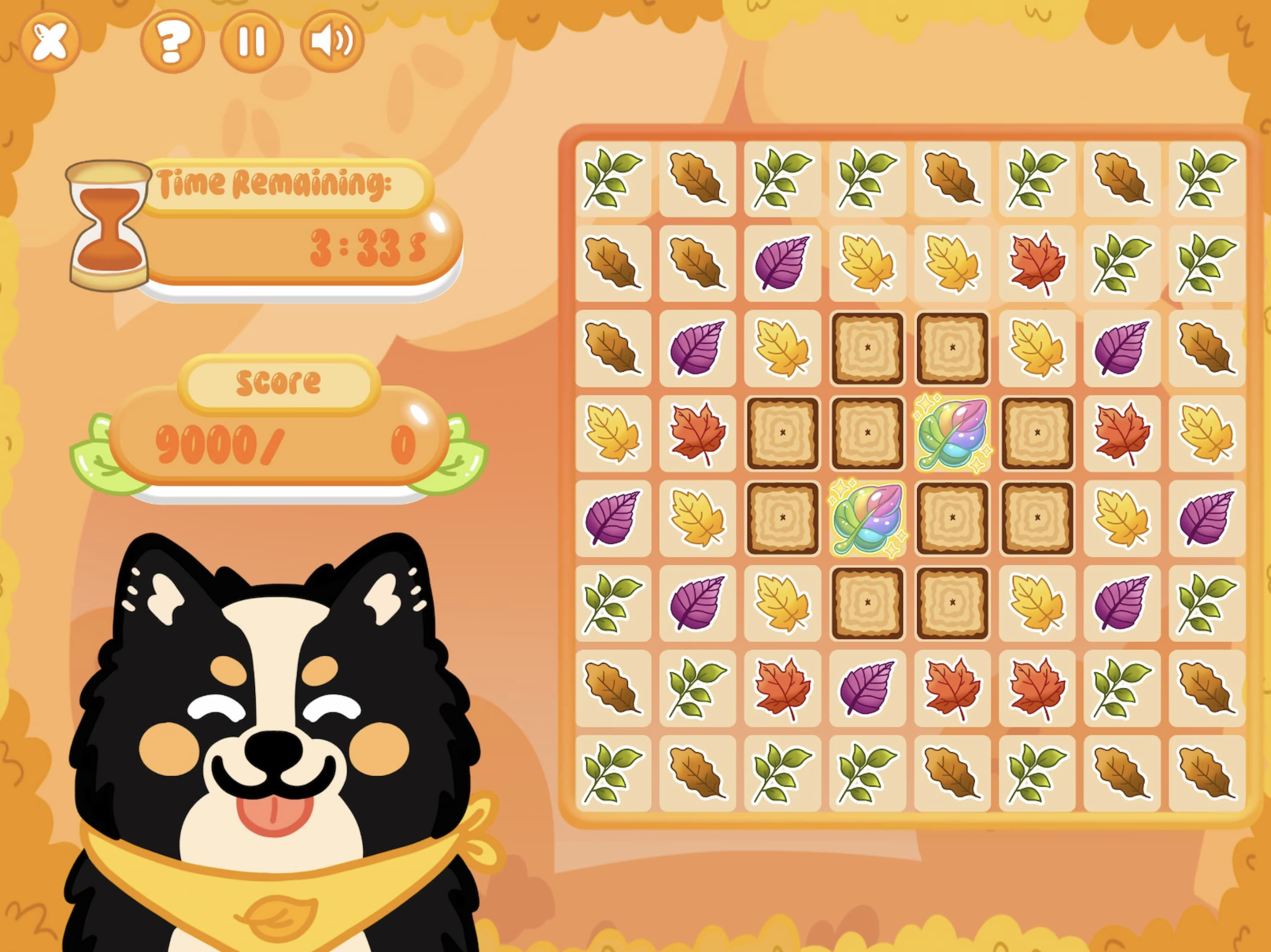This screenshot has height=952, width=1271.
Task: Mute the game sound
Action: (x=331, y=41)
